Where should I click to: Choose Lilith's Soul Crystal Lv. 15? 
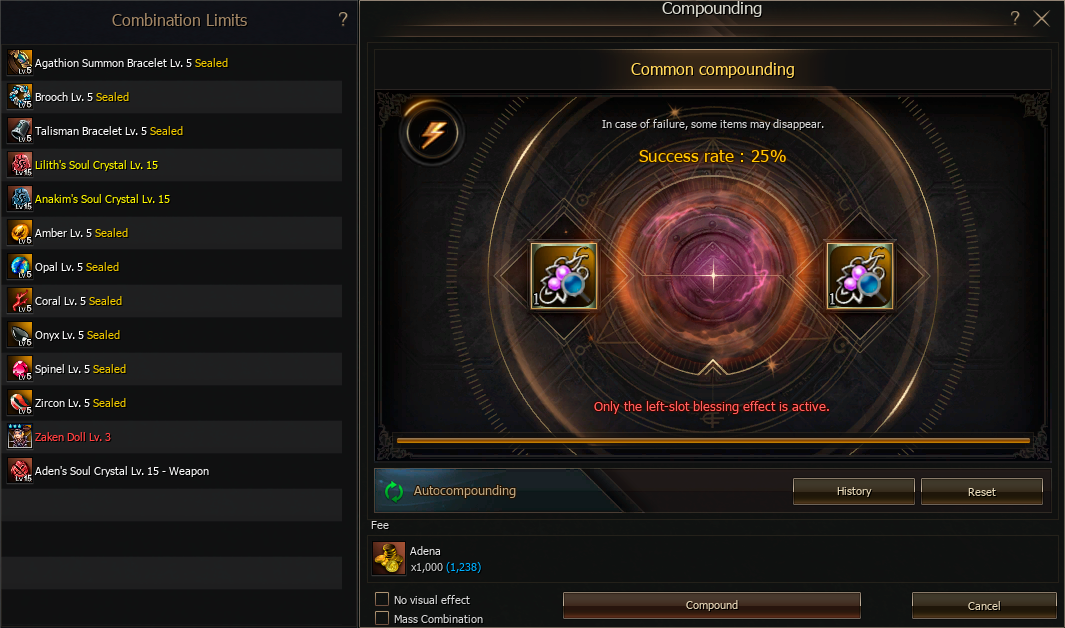pyautogui.click(x=96, y=165)
